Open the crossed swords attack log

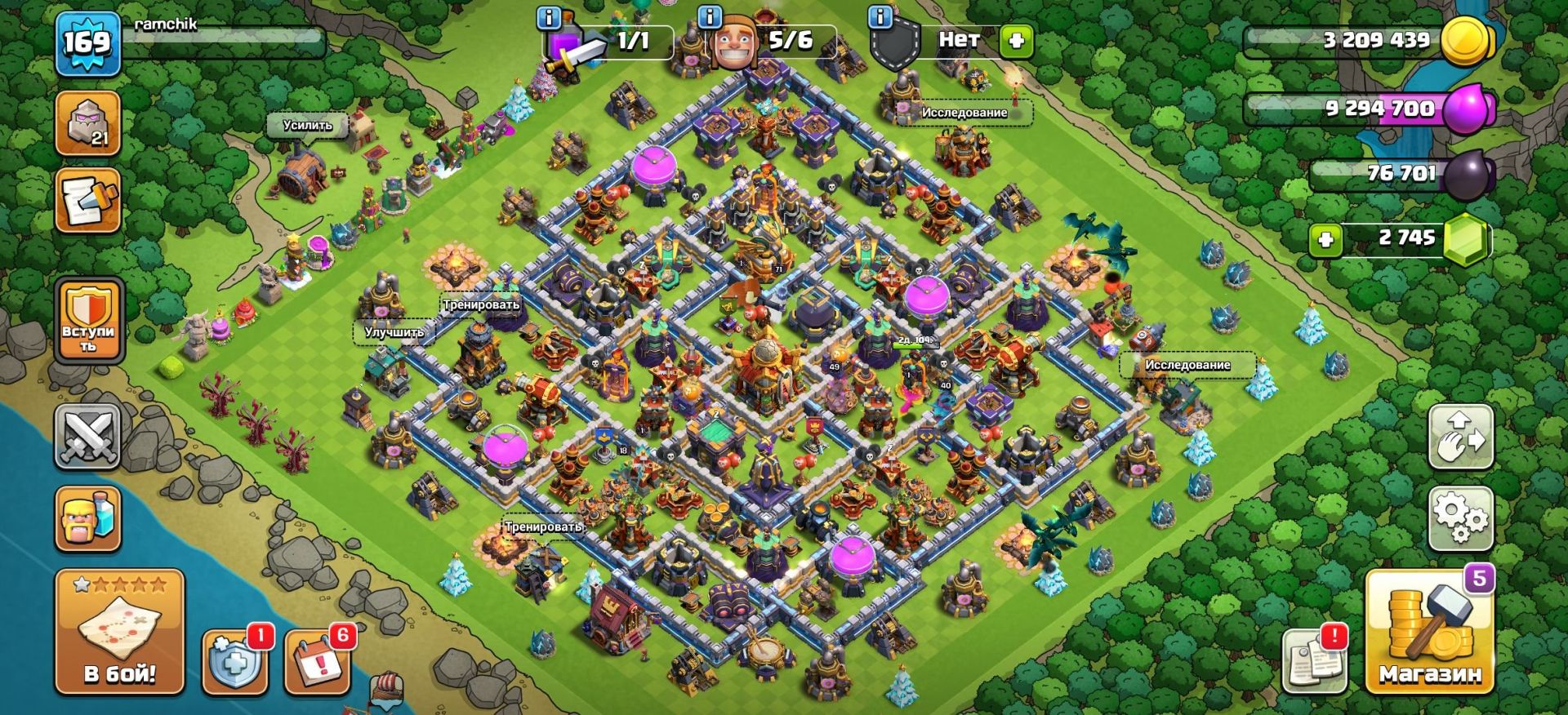point(88,438)
